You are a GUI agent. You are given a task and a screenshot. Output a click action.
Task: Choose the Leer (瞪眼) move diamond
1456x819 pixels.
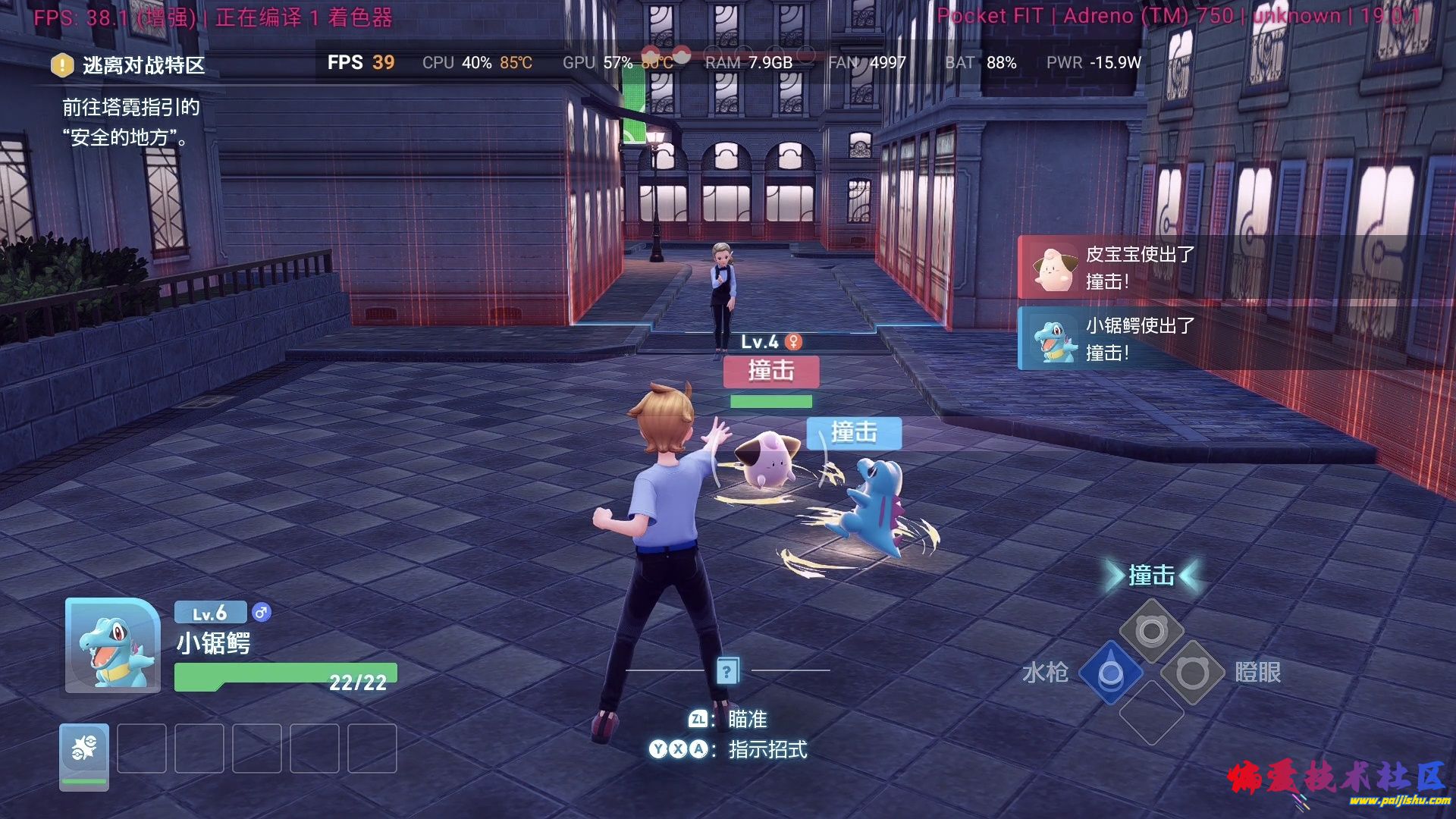1192,672
